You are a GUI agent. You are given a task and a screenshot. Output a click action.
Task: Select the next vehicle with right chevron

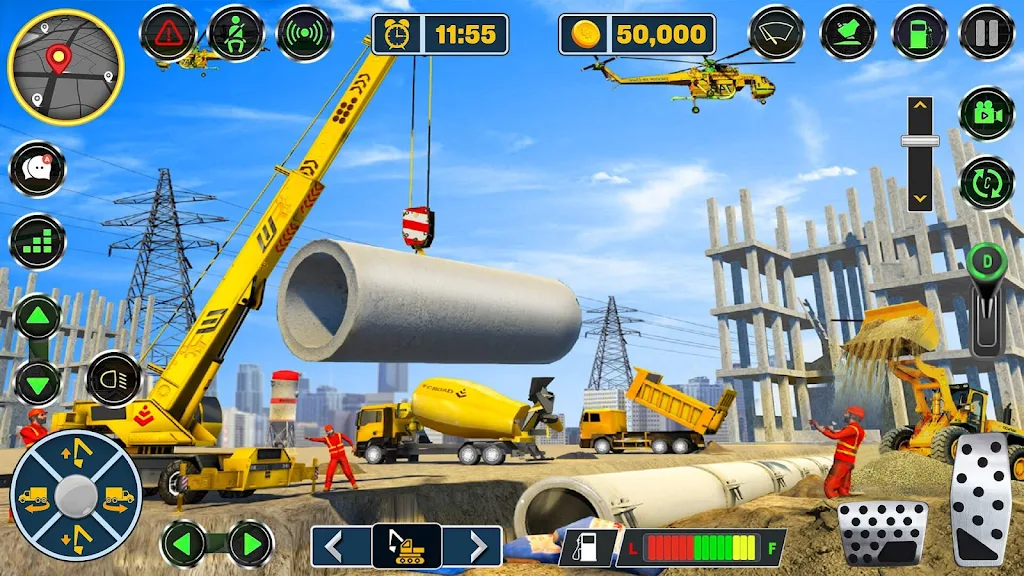[x=473, y=546]
